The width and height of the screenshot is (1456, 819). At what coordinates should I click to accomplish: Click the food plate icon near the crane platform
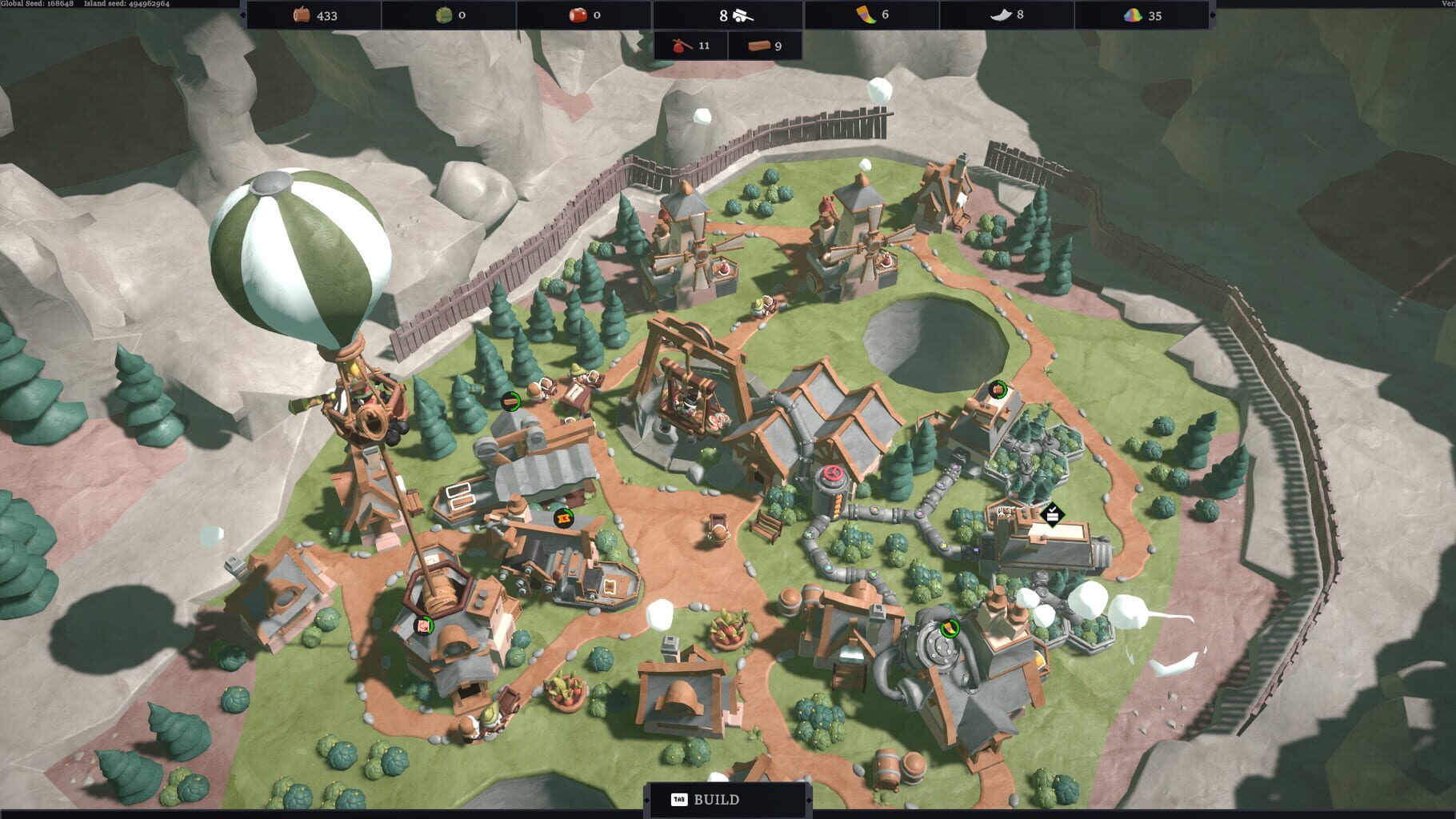tap(718, 422)
